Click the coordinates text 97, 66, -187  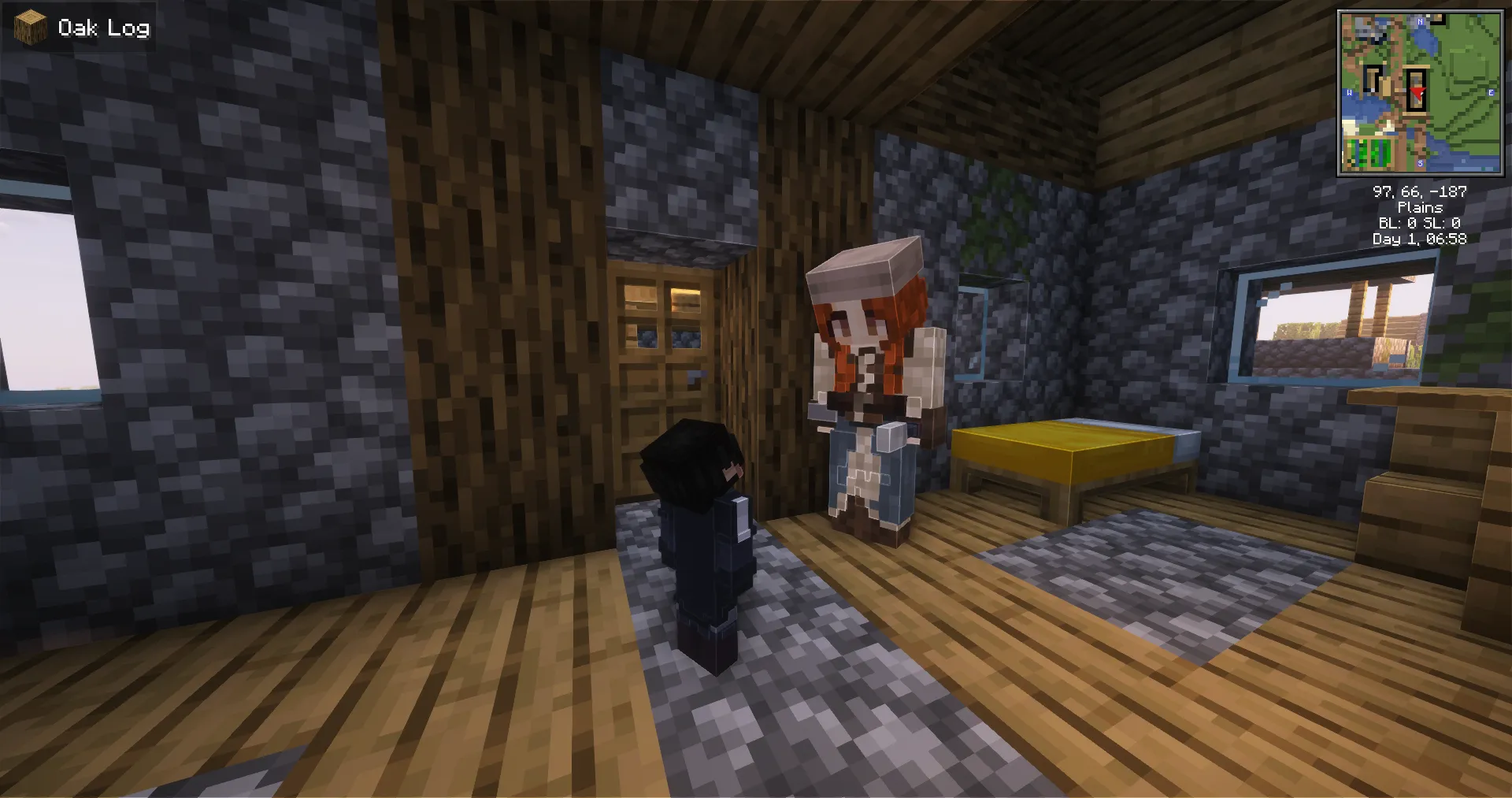coord(1421,191)
